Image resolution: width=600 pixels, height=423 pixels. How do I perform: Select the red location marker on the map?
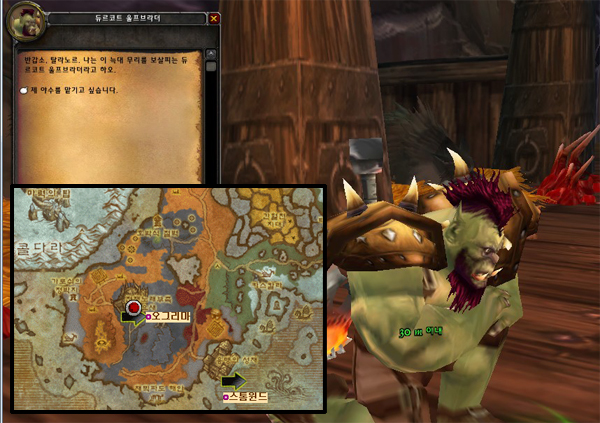(x=133, y=305)
